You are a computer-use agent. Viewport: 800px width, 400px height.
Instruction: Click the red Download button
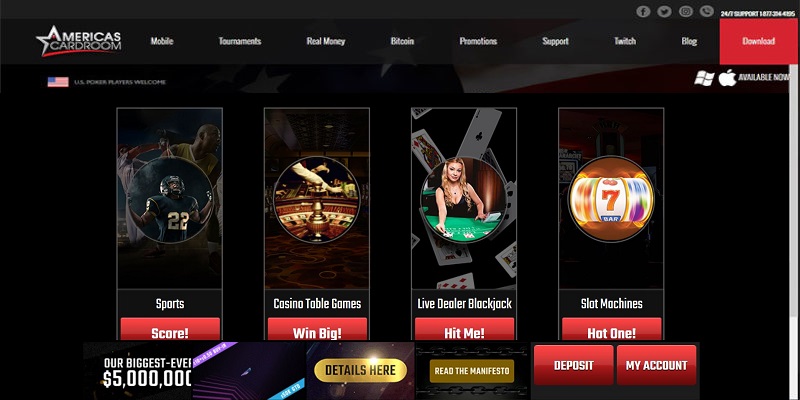(x=759, y=42)
